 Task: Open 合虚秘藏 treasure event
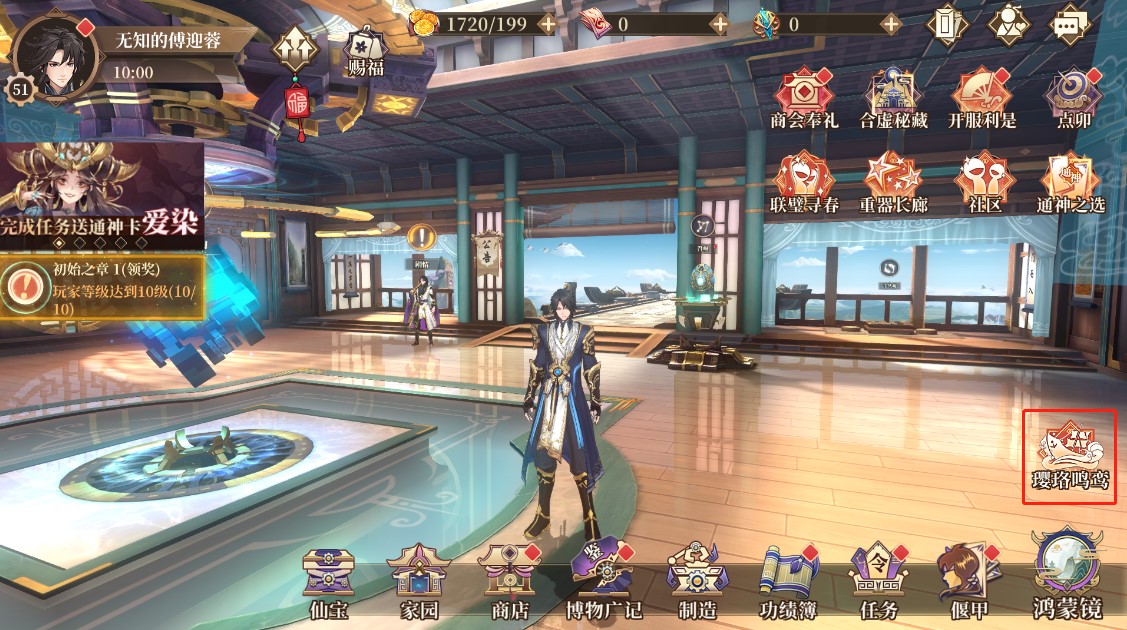tap(893, 98)
